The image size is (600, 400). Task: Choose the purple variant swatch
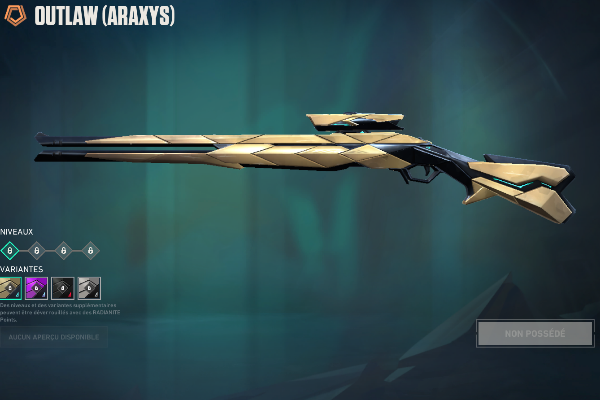37,289
